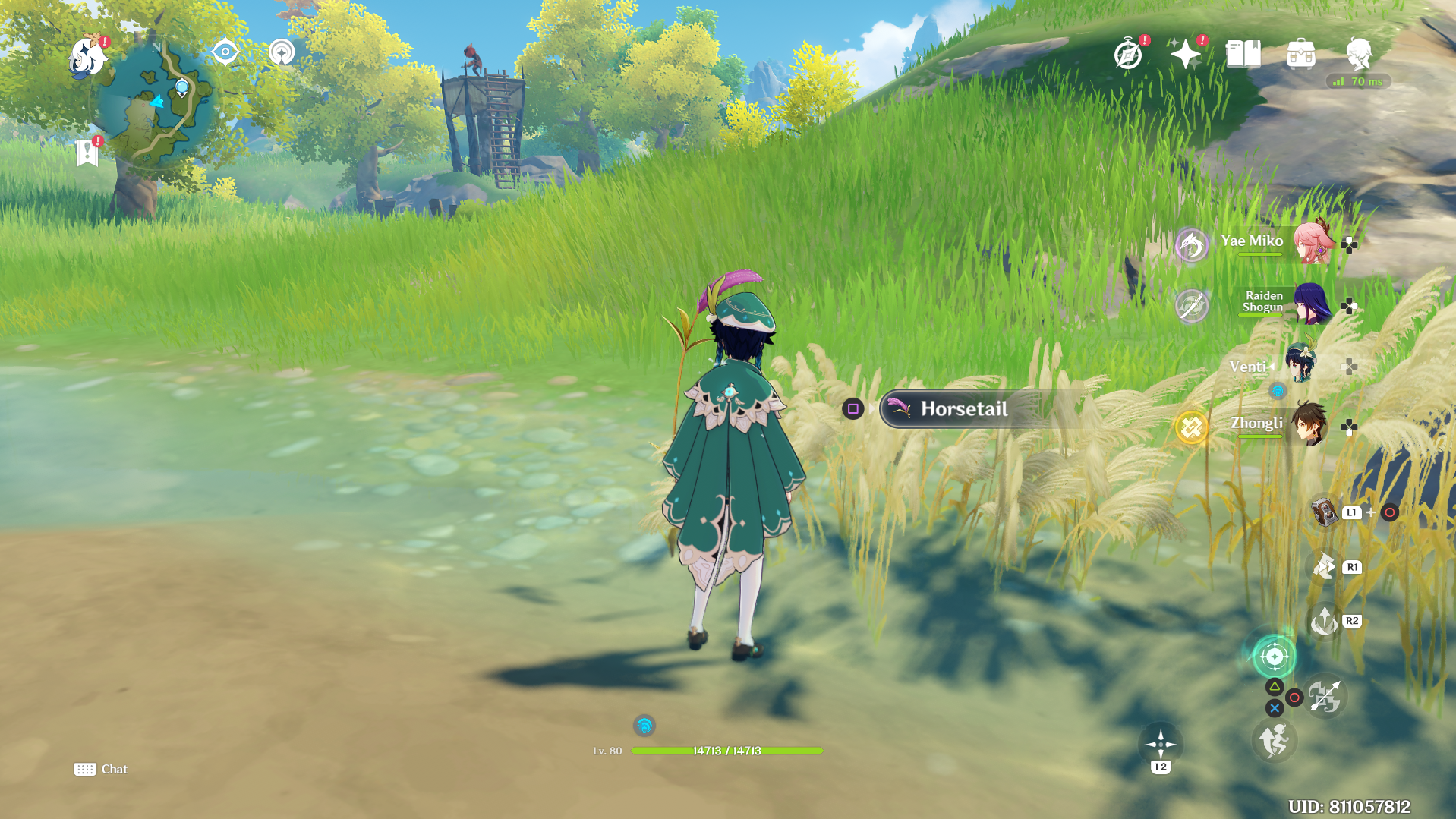Switch to Raiden Shogun
This screenshot has height=819, width=1456.
coord(1312,304)
